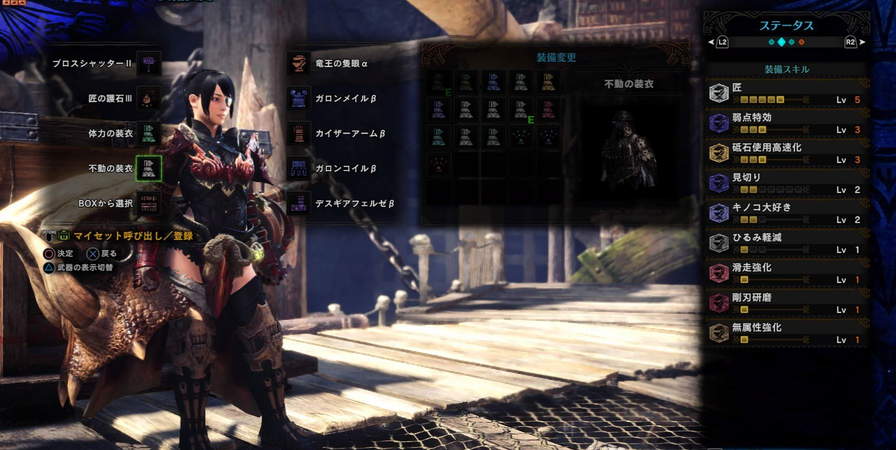Select the キノコ大好き skill row

pyautogui.click(x=785, y=213)
